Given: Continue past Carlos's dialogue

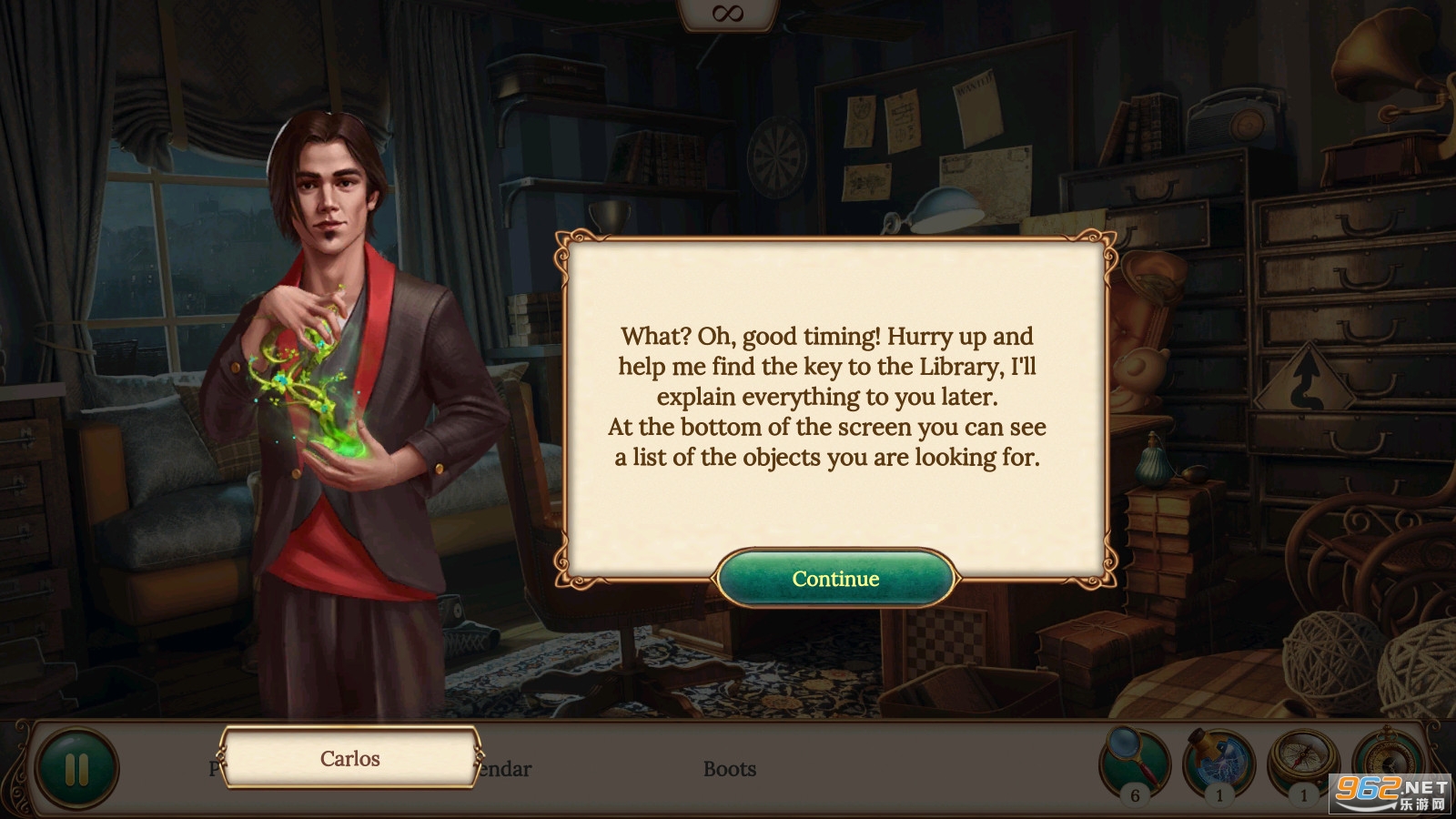Looking at the screenshot, I should [835, 579].
